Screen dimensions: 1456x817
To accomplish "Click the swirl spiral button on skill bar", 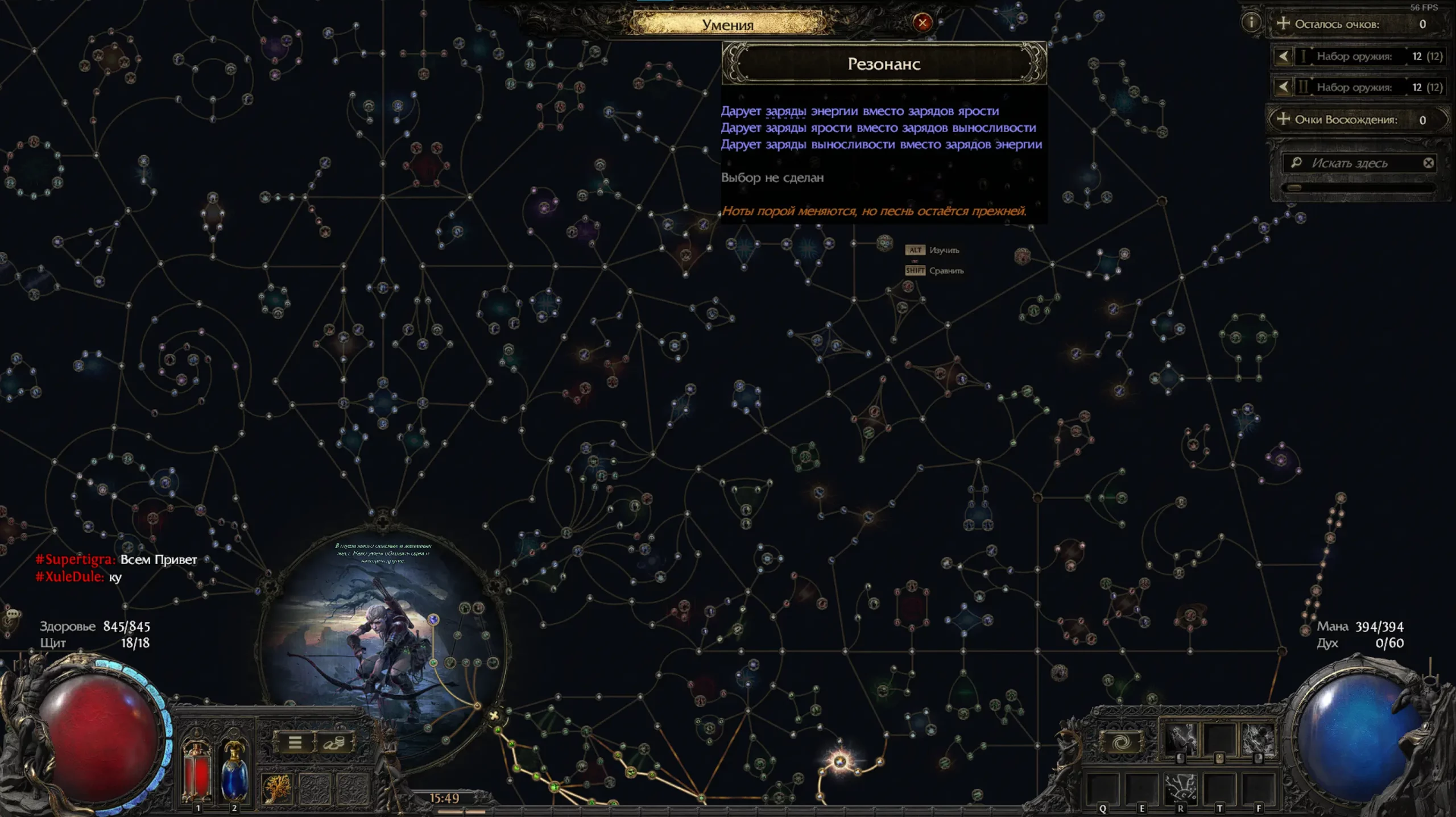I will (x=1120, y=743).
